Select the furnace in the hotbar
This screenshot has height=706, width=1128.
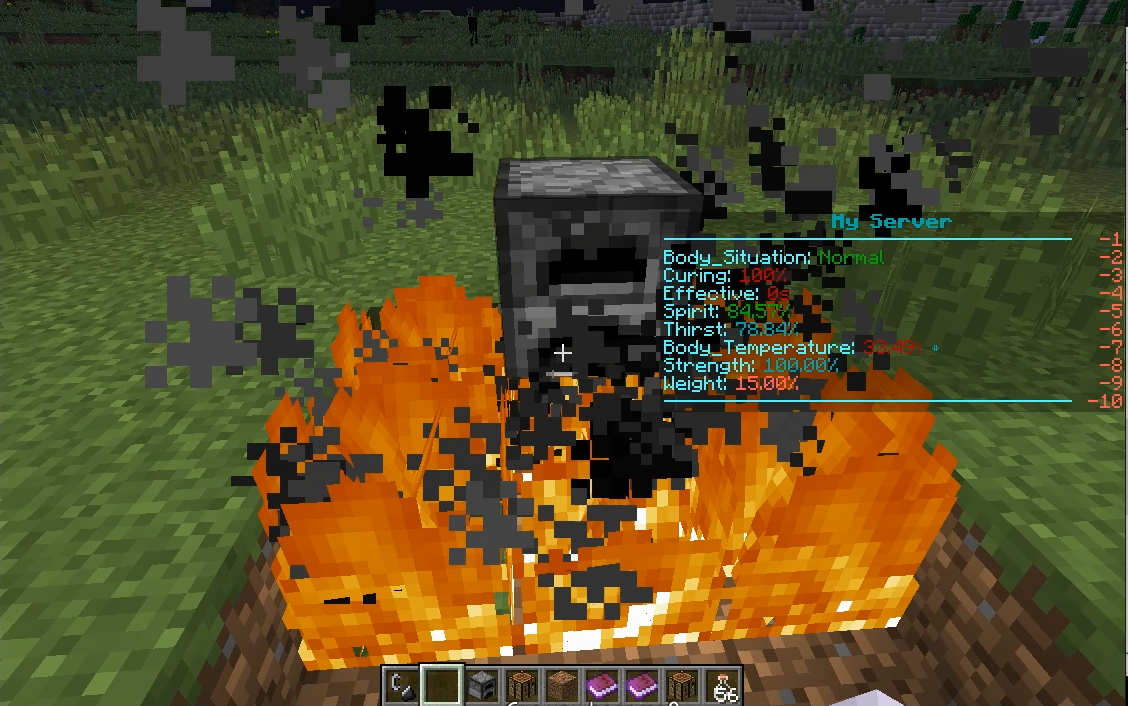[482, 687]
